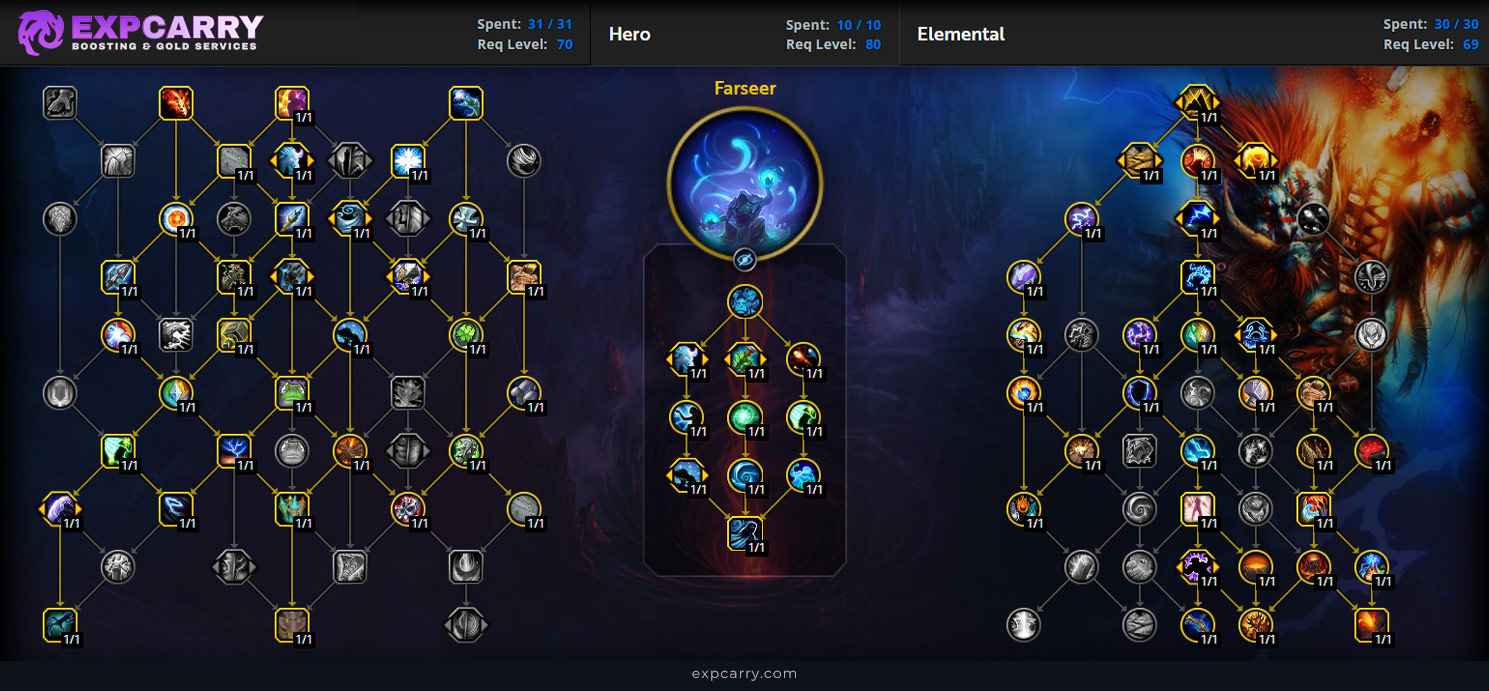Visit the expcarry.com footer link
The width and height of the screenshot is (1489, 691).
[744, 673]
